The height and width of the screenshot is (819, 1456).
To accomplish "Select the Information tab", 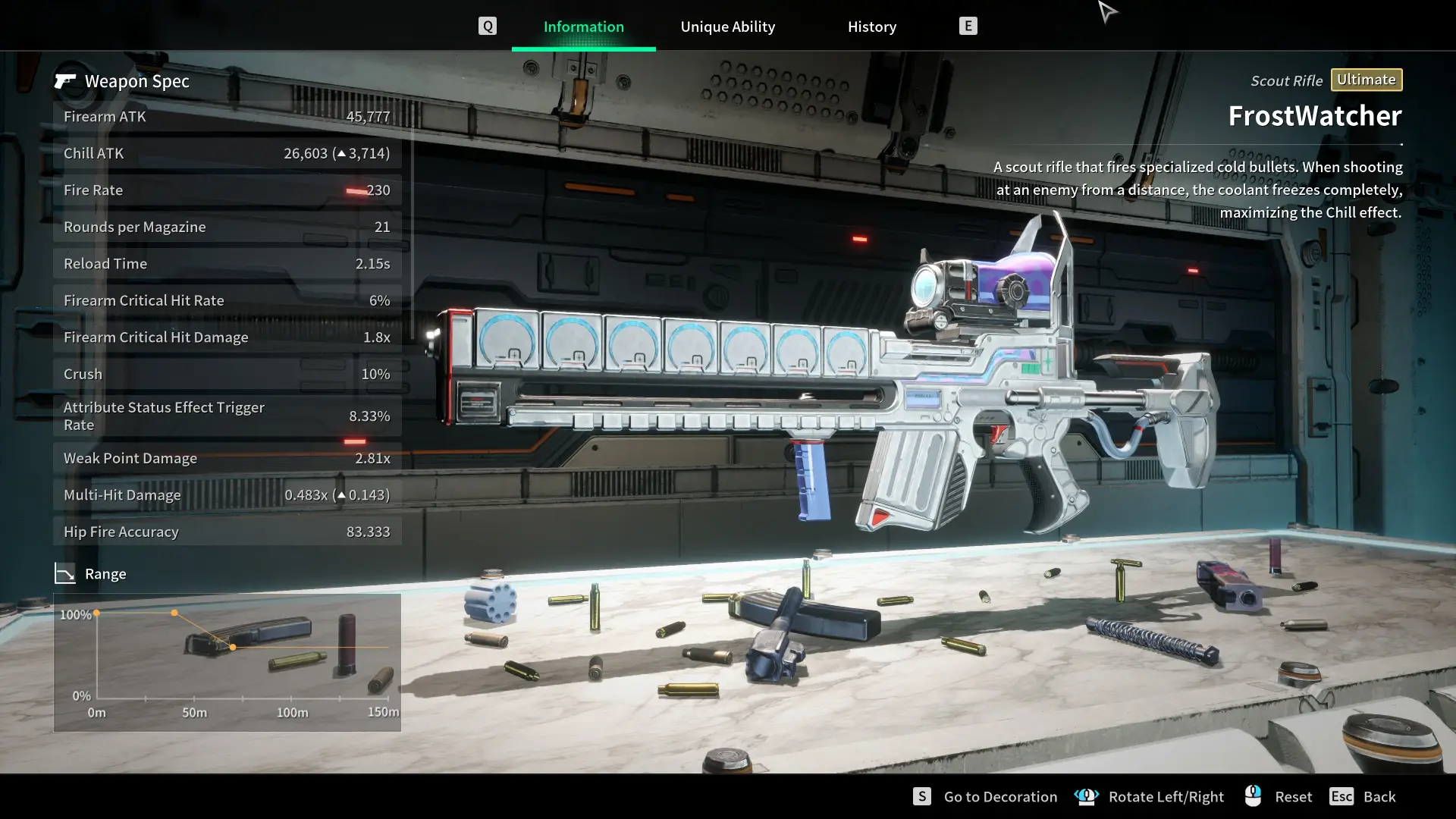I will (583, 26).
